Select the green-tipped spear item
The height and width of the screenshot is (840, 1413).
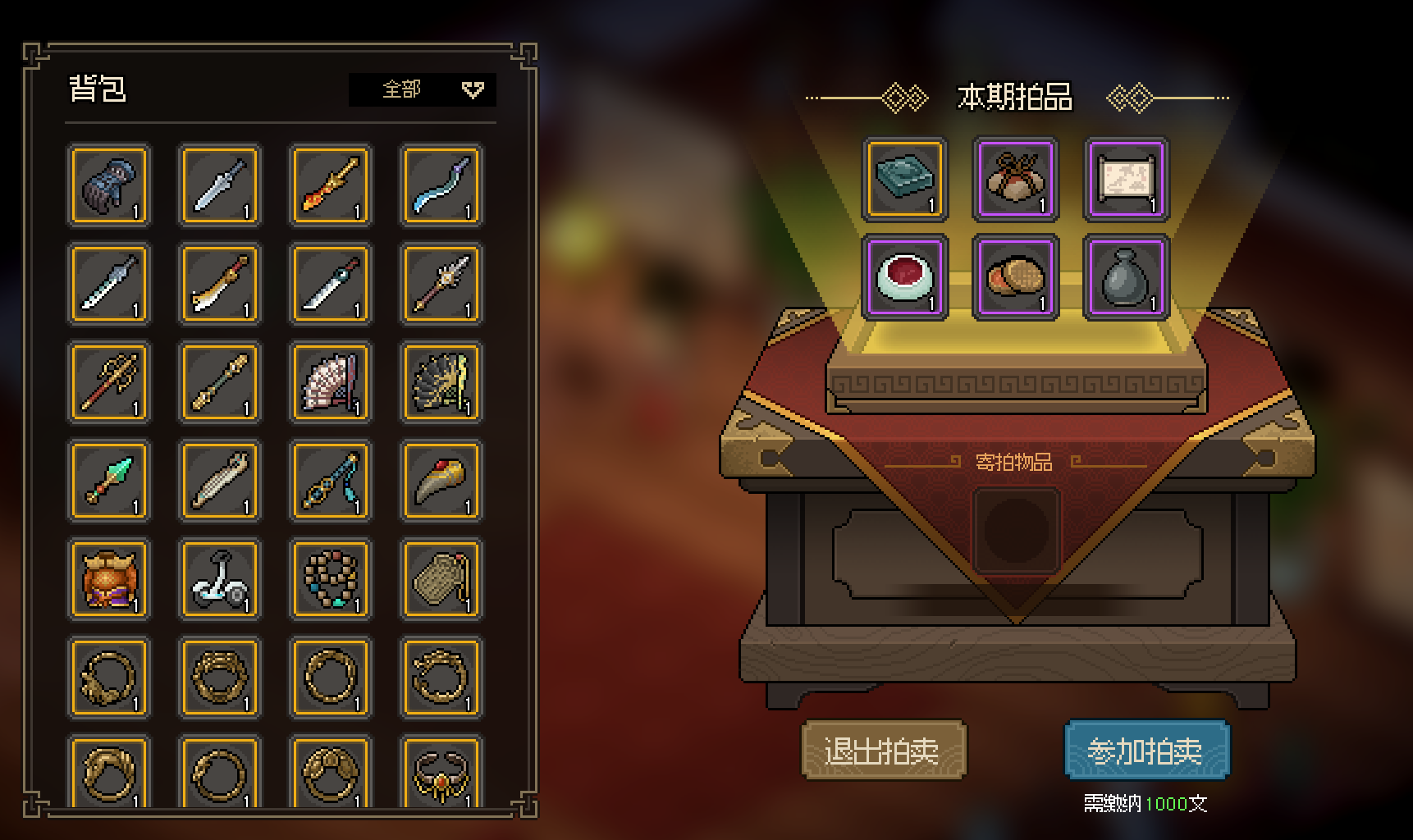pyautogui.click(x=109, y=481)
